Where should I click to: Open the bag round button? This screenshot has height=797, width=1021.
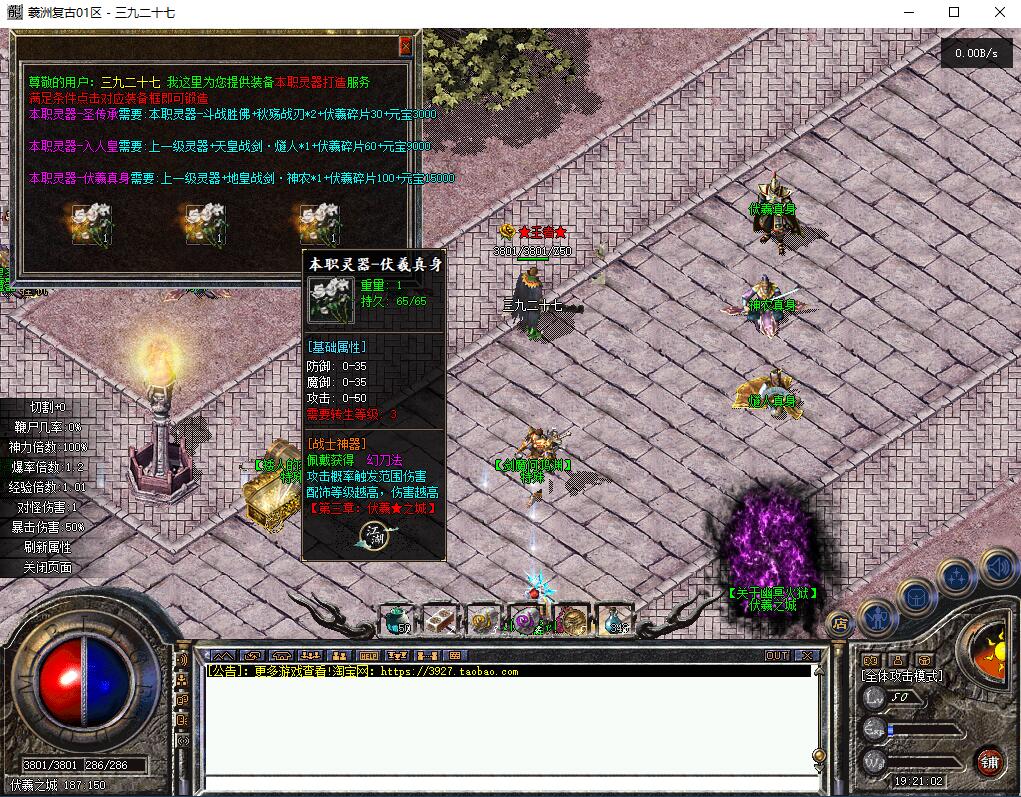pyautogui.click(x=916, y=597)
